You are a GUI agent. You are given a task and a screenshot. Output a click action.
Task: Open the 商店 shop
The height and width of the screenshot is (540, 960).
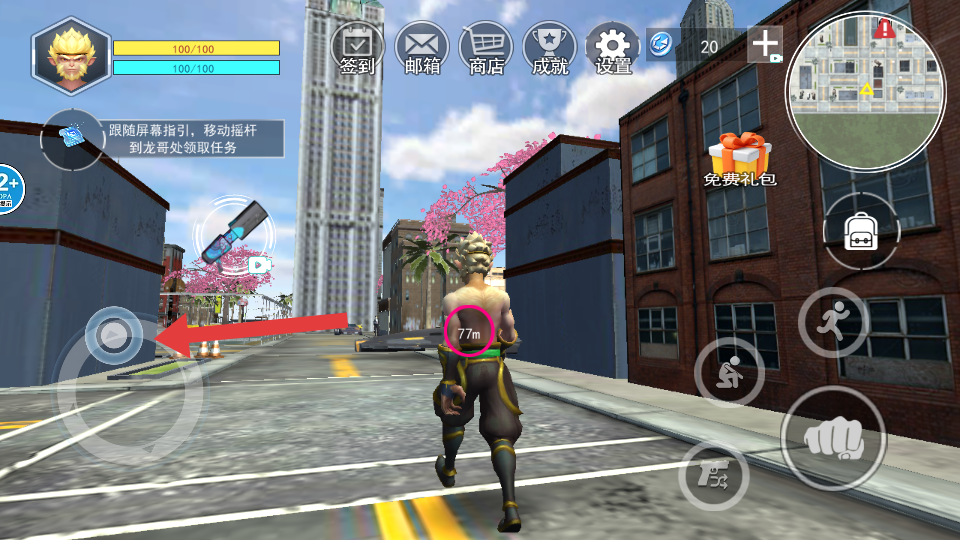coord(485,48)
